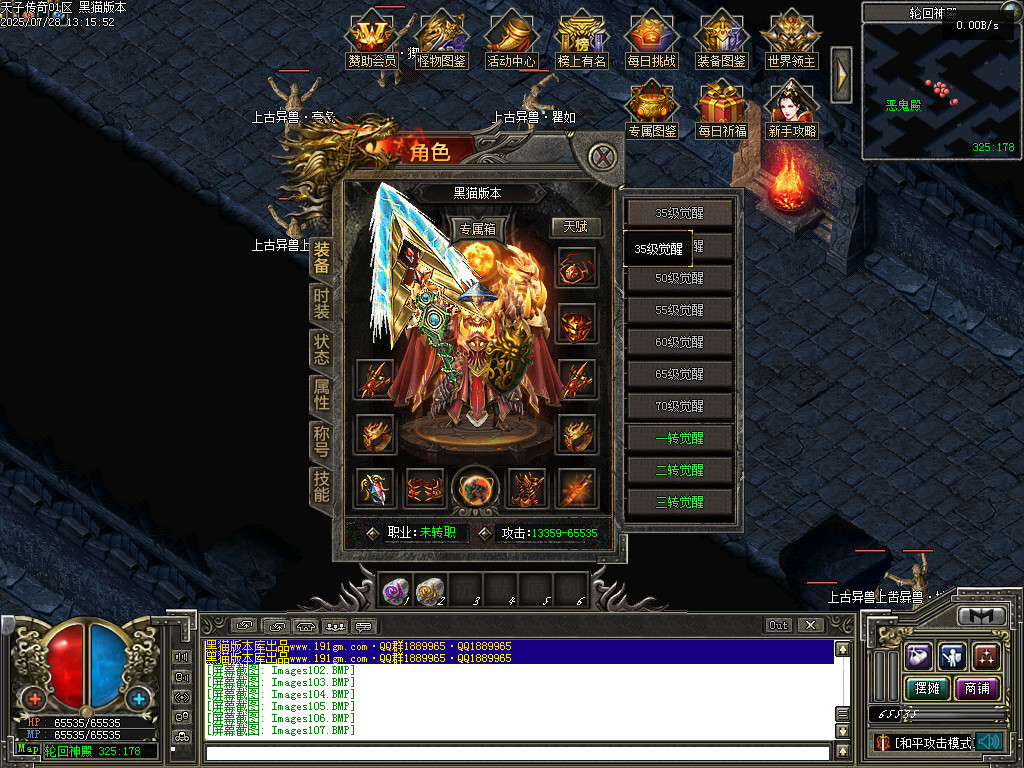
Task: Show the 属性 tab
Action: [x=321, y=395]
